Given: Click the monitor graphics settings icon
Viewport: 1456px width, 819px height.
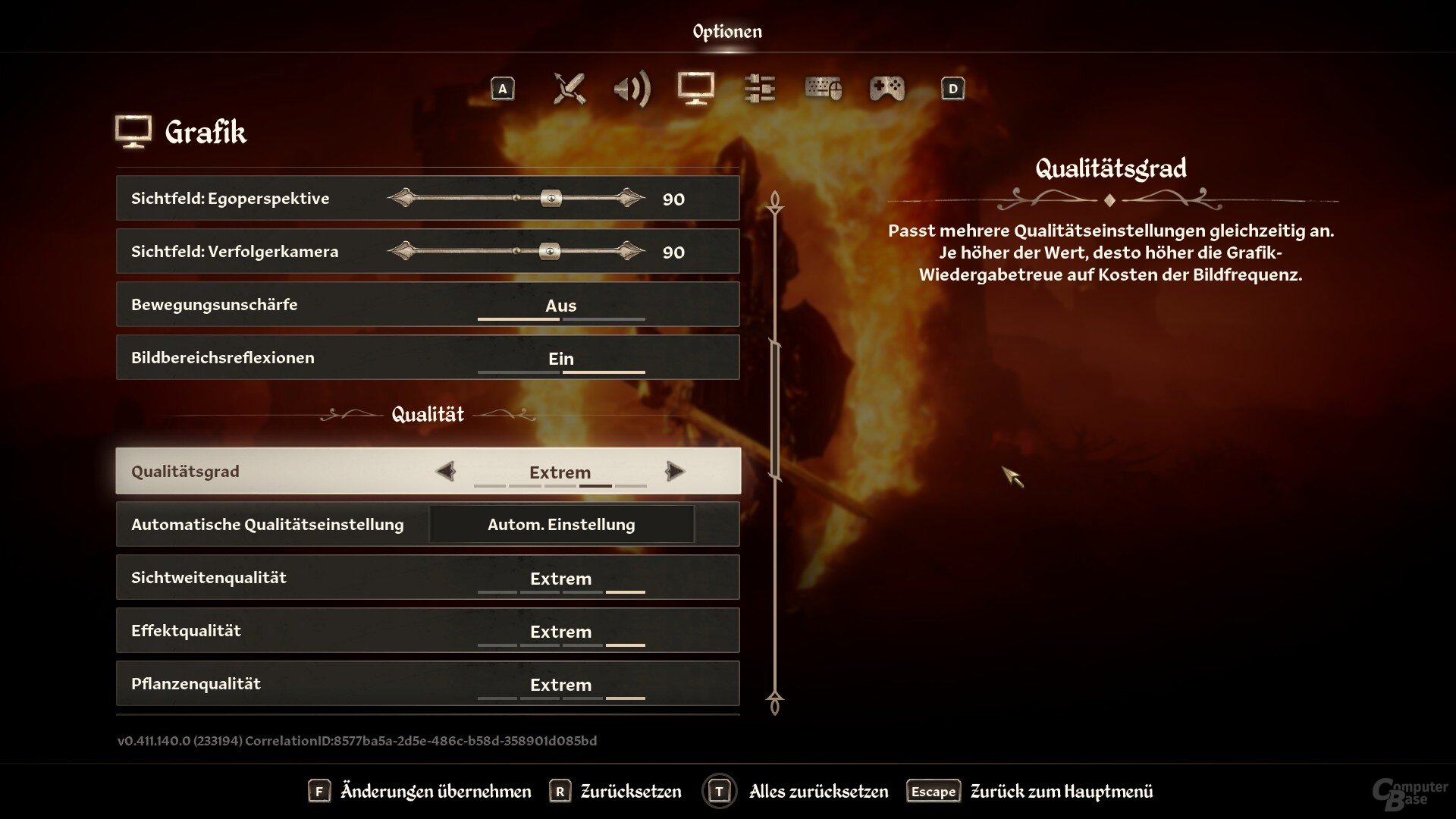Looking at the screenshot, I should pyautogui.click(x=695, y=89).
